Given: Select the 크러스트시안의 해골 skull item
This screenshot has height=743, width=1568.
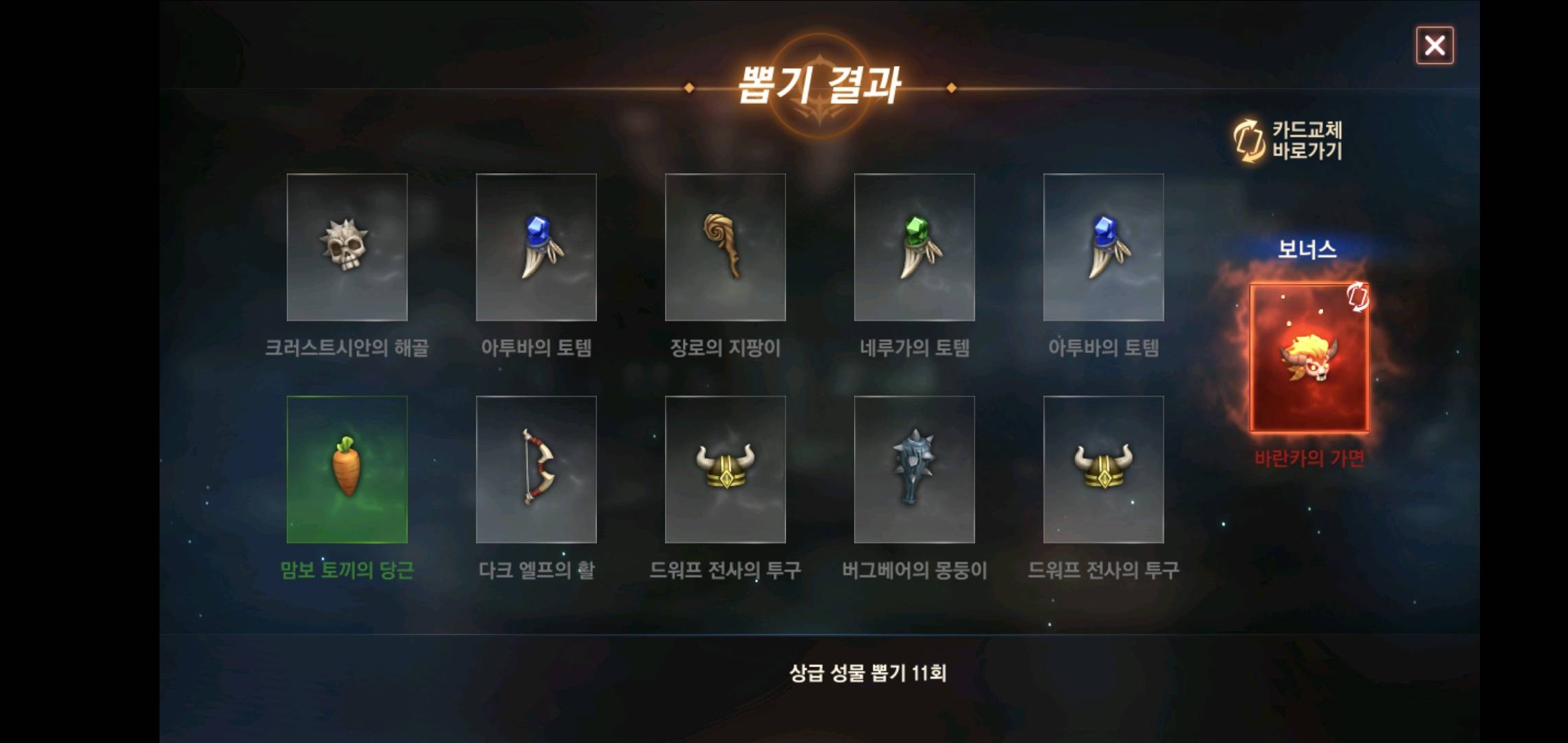Looking at the screenshot, I should coord(347,249).
